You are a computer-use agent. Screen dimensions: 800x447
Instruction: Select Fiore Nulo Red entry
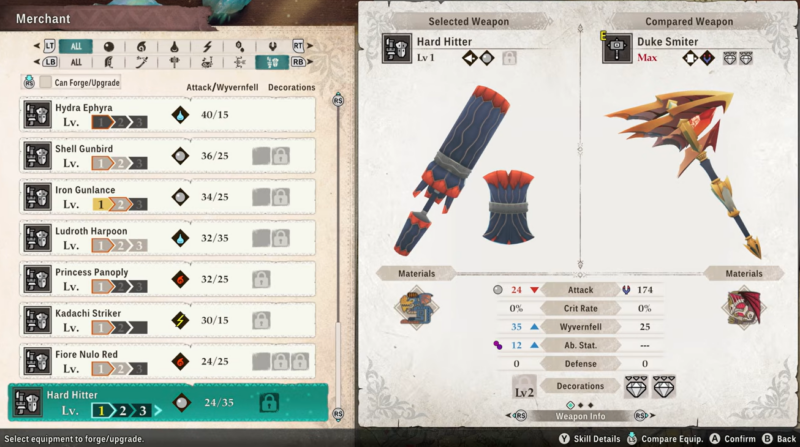pos(168,361)
